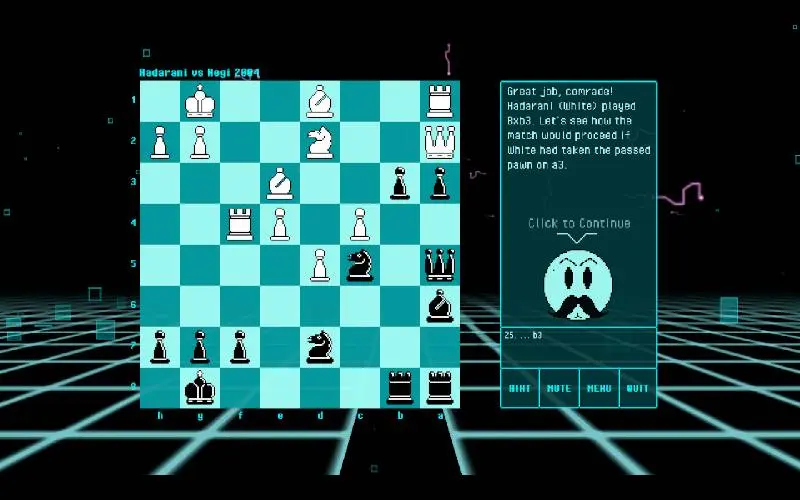Screen dimensions: 800x500
Task: Select the black knight on d7
Action: pyautogui.click(x=319, y=346)
